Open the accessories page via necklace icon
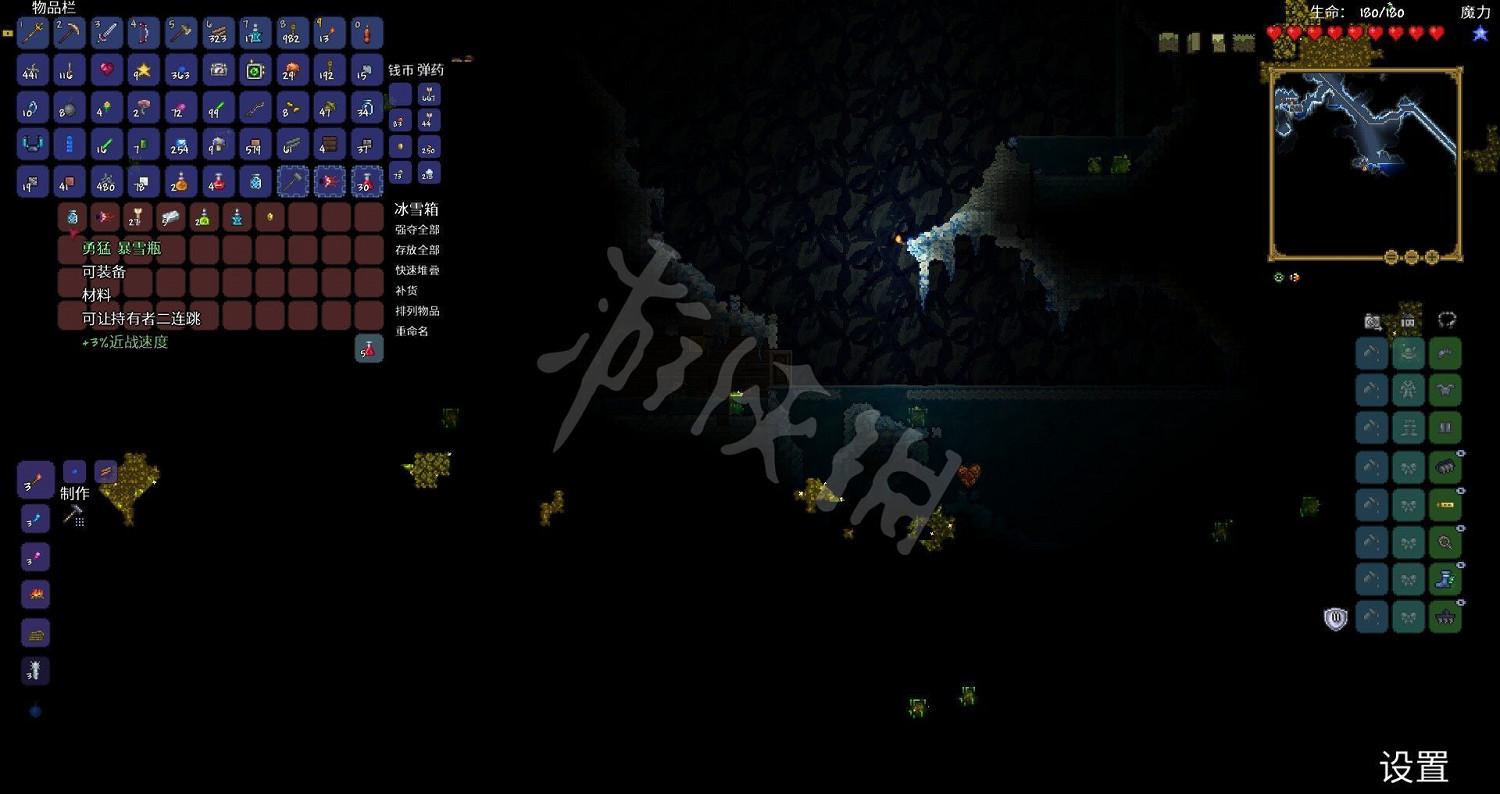 pyautogui.click(x=1446, y=321)
